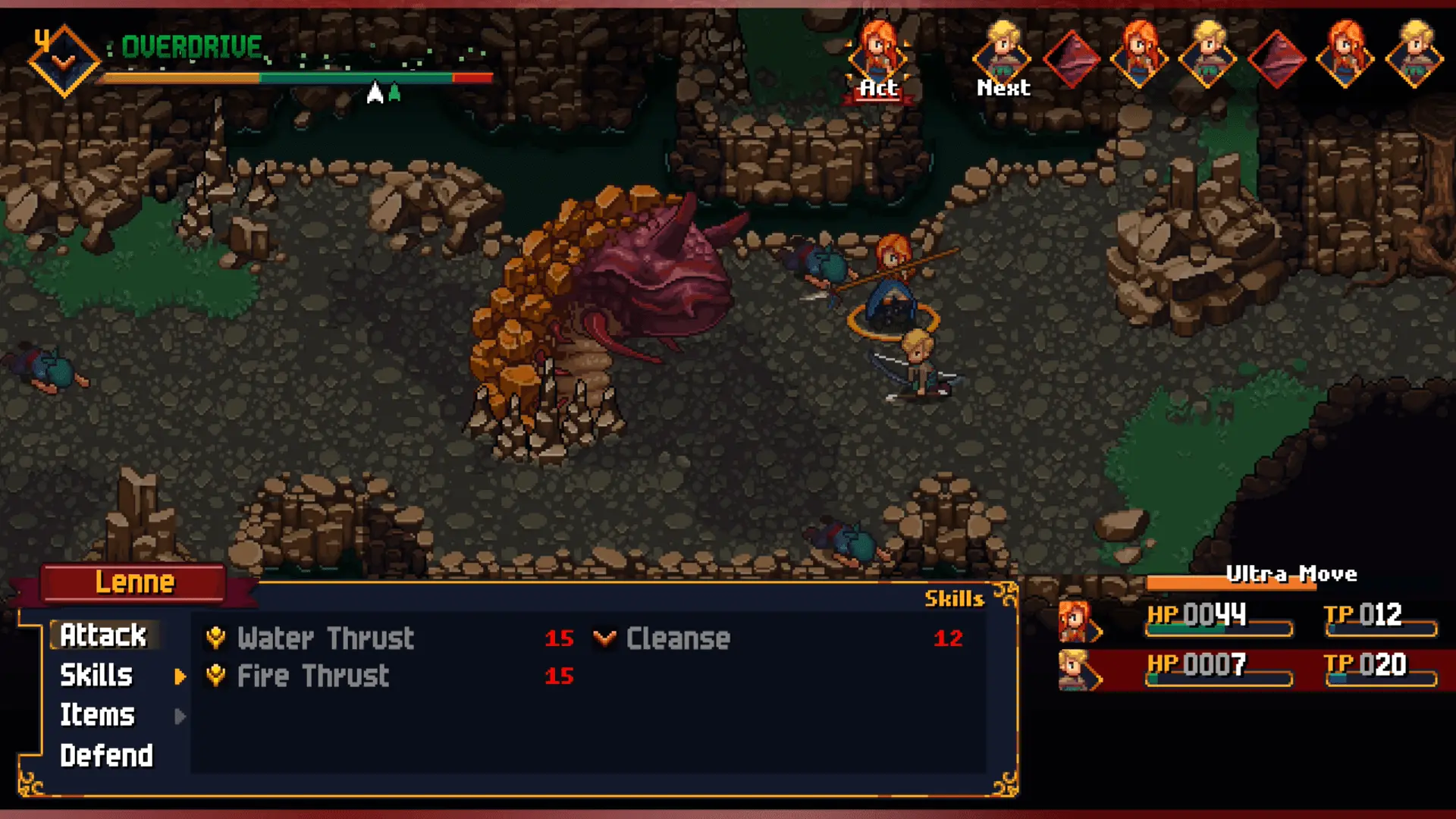Use the Fire Thrust skill
This screenshot has height=819, width=1456.
click(312, 676)
